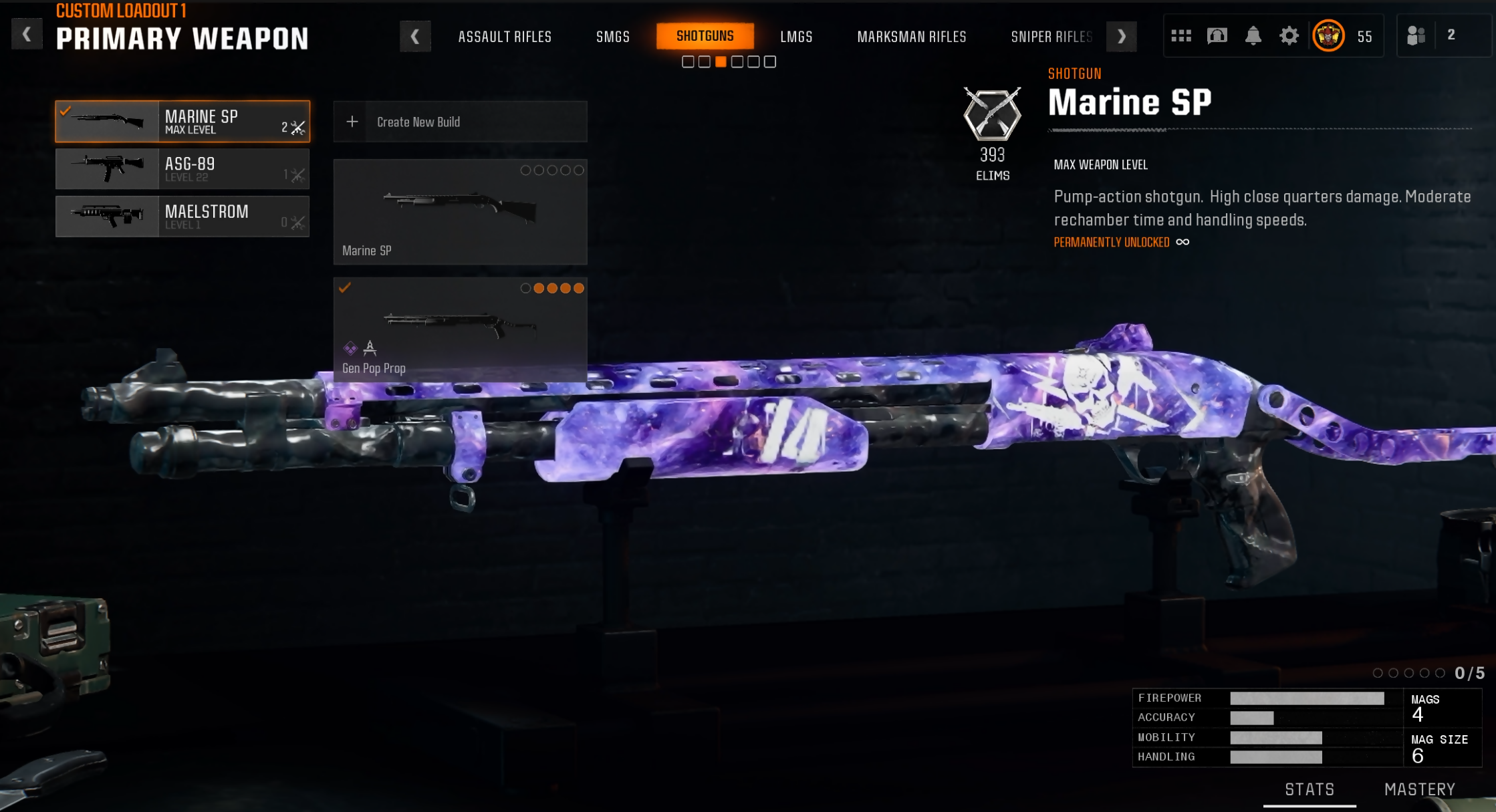
Task: Equip the Gen Pop Prop blueprint build
Action: click(x=460, y=329)
